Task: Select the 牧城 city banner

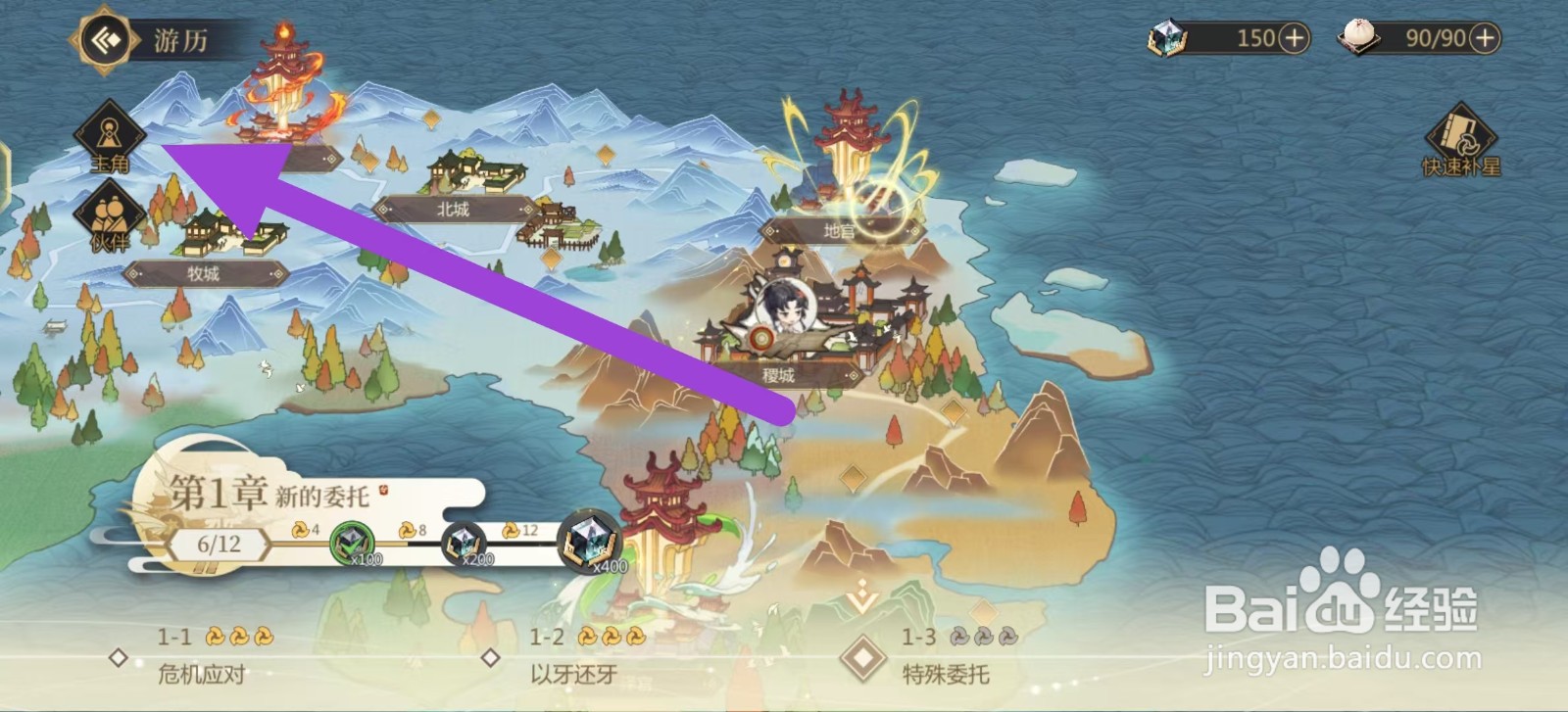Action: (210, 274)
